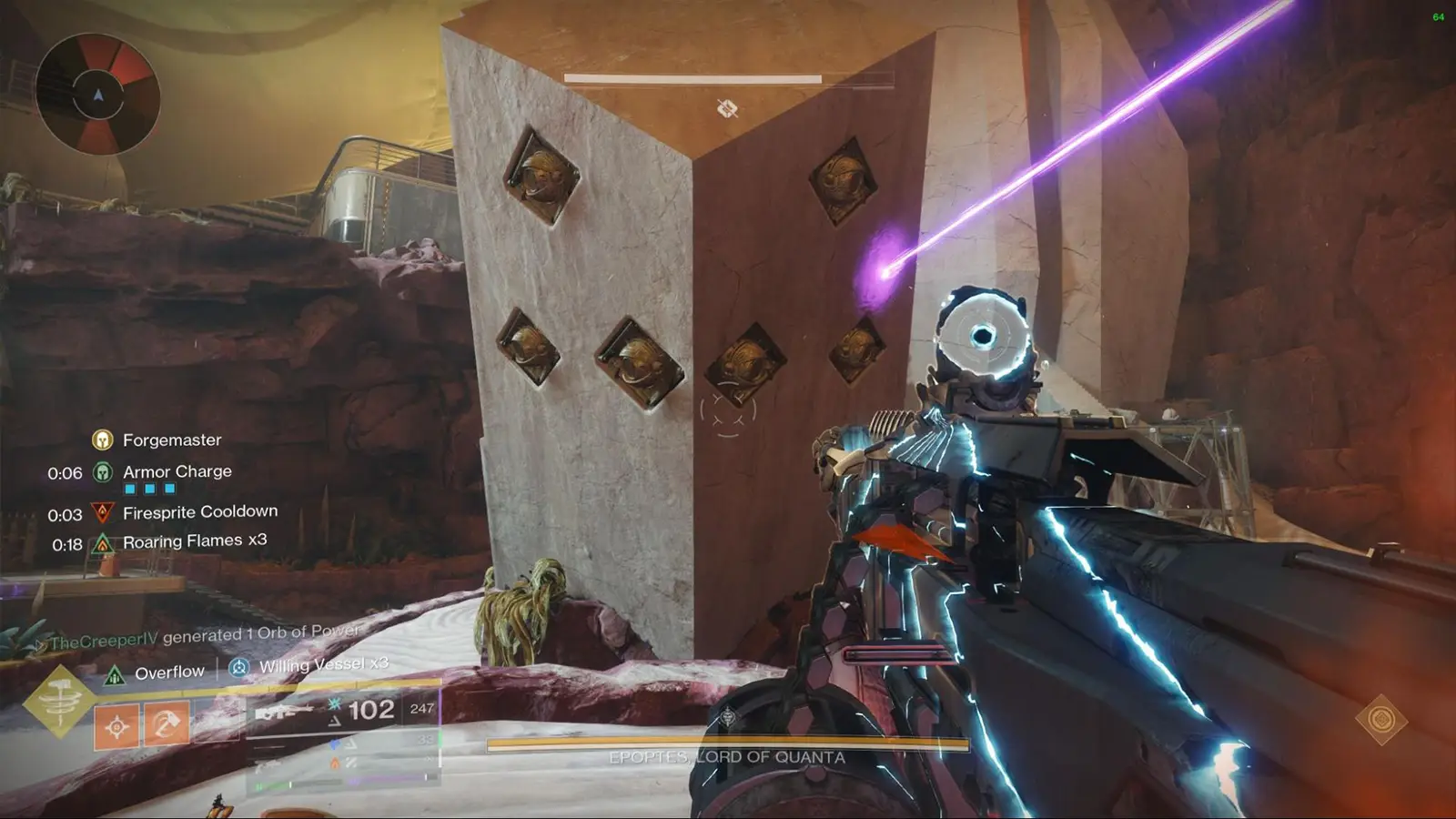This screenshot has width=1456, height=819.
Task: Click the Burning Maul super hammer icon
Action: [x=60, y=701]
